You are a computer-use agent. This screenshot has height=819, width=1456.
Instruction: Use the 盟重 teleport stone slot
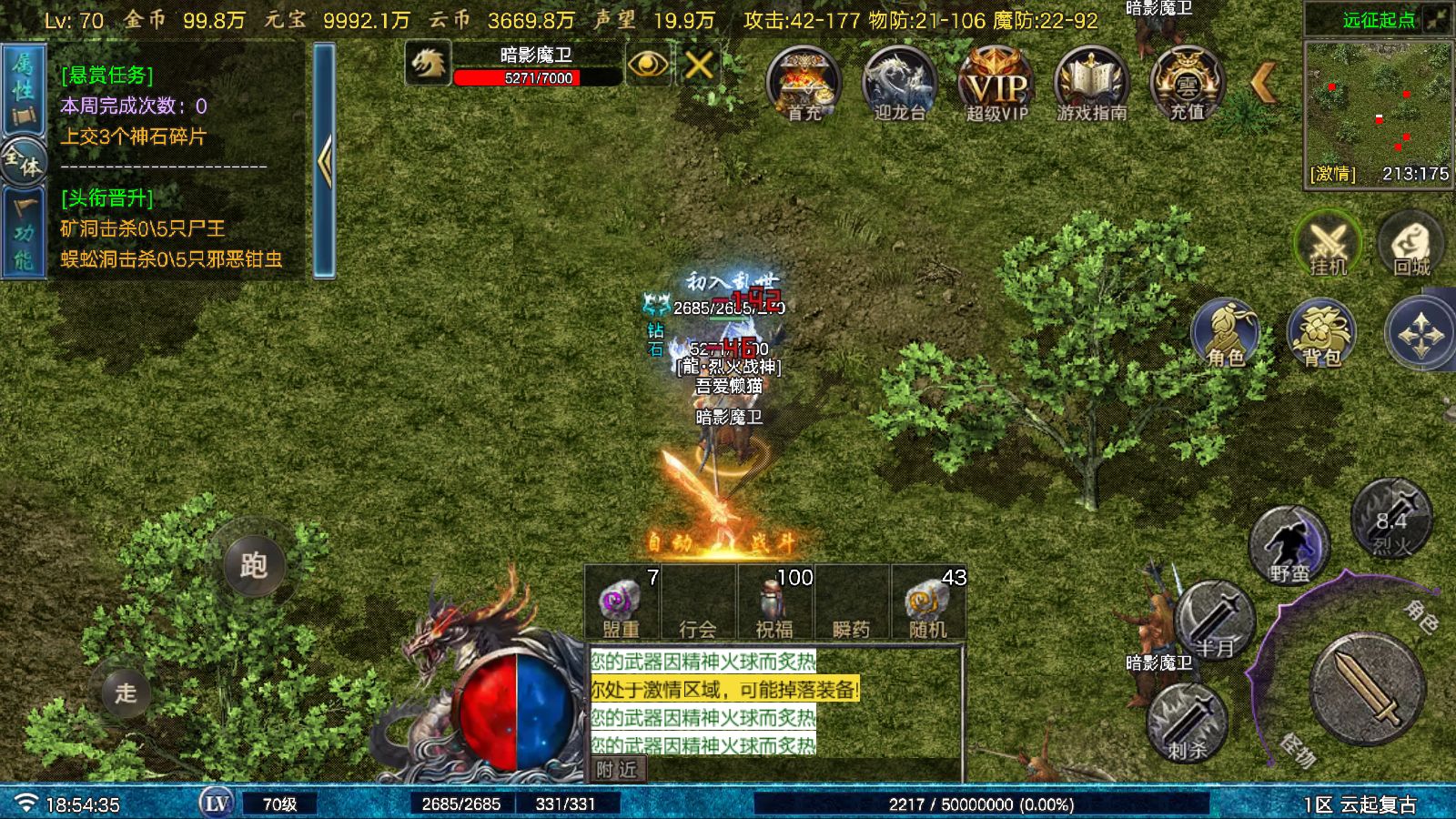click(x=622, y=603)
